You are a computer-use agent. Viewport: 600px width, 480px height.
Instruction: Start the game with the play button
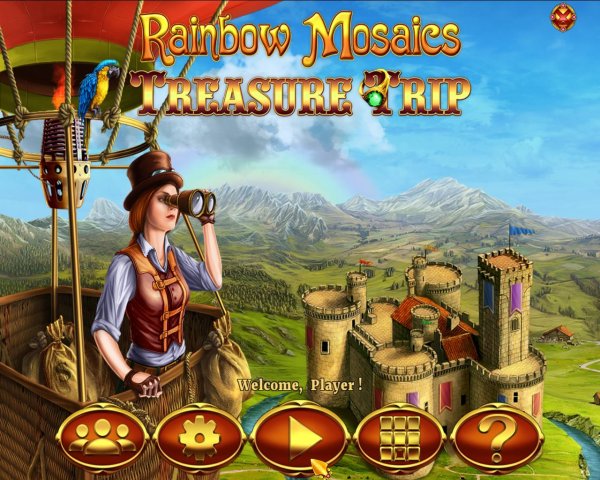(299, 438)
